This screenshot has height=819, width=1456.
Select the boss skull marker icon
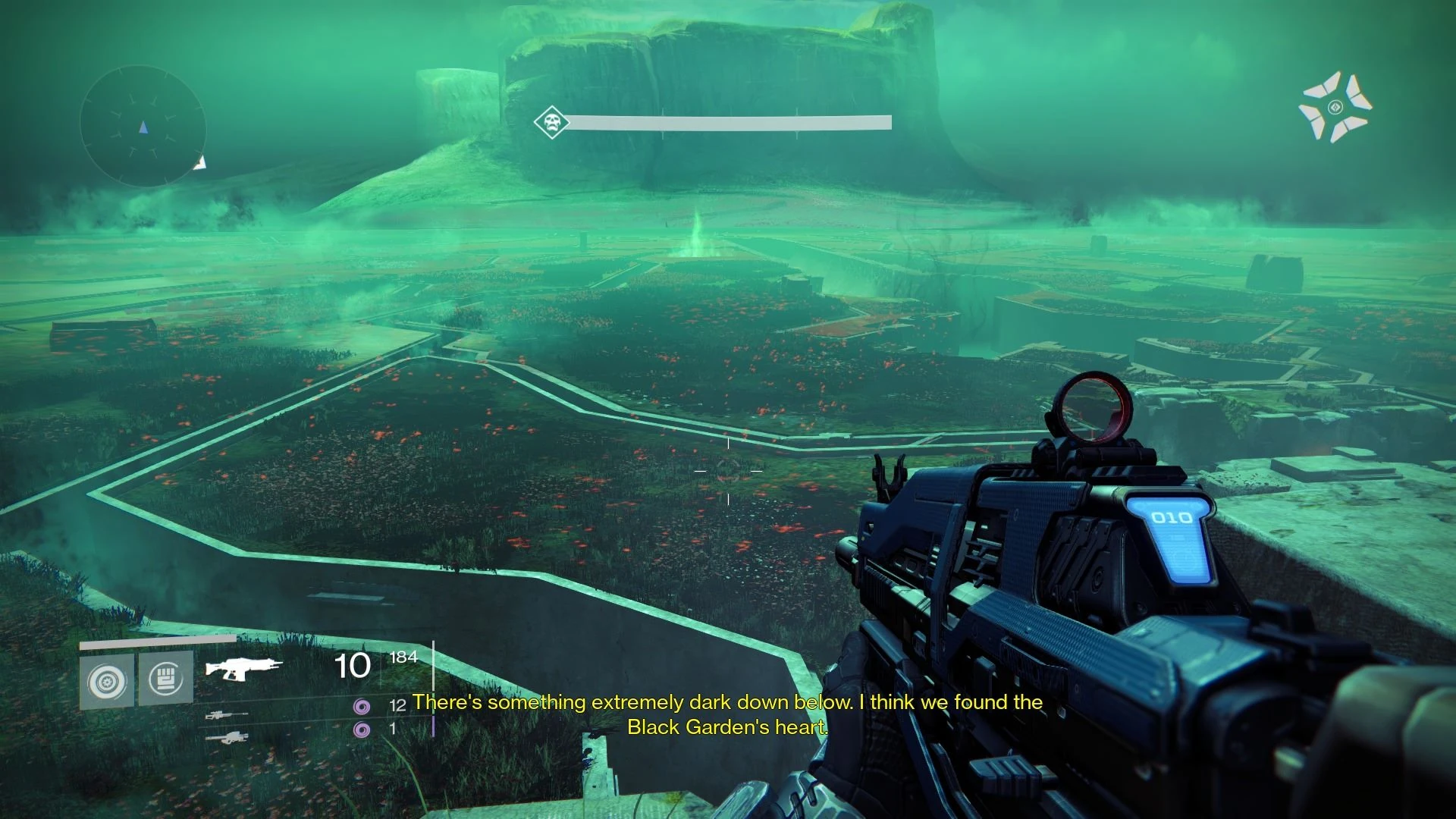pyautogui.click(x=551, y=123)
